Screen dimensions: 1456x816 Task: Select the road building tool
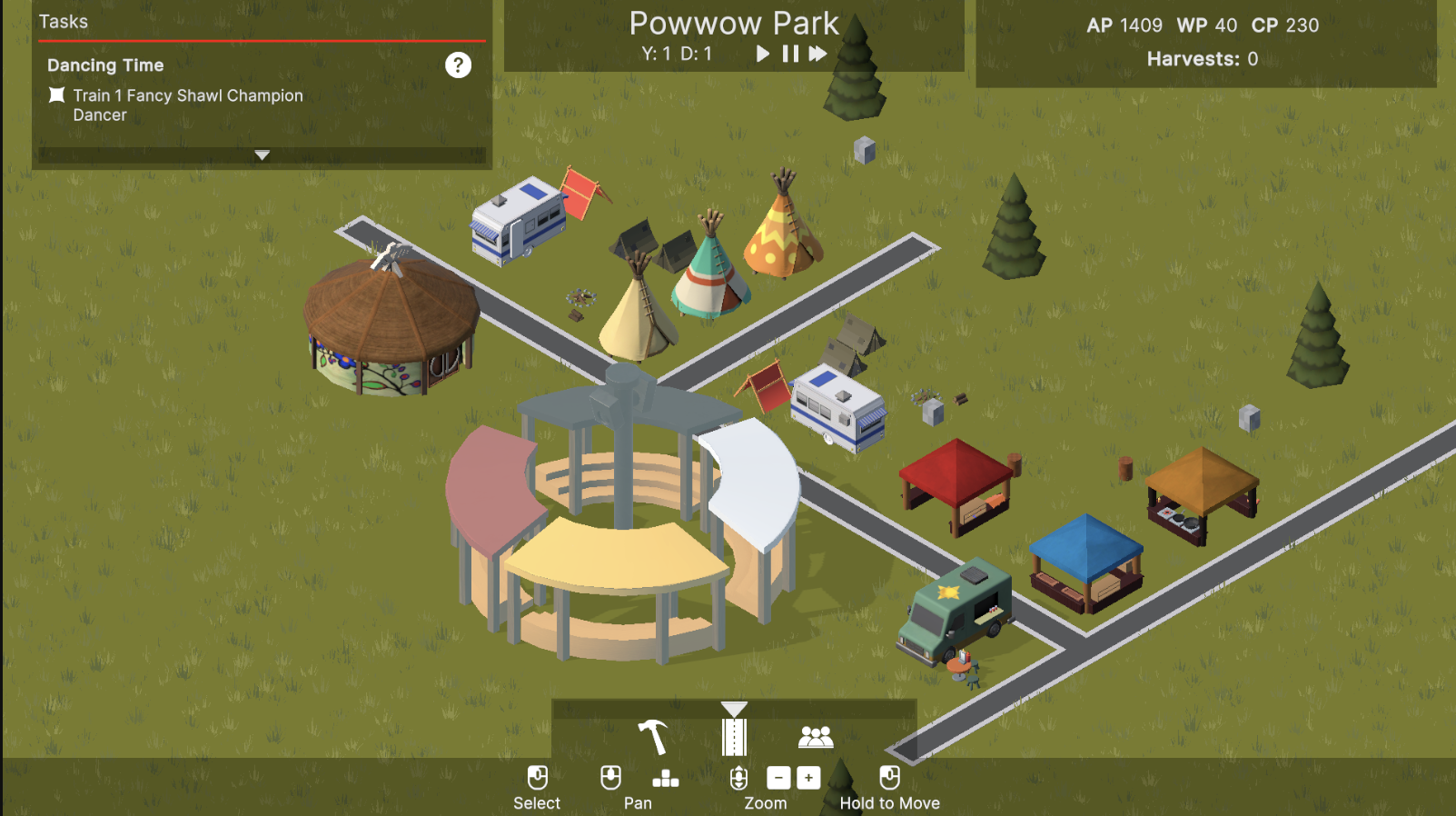pyautogui.click(x=734, y=737)
